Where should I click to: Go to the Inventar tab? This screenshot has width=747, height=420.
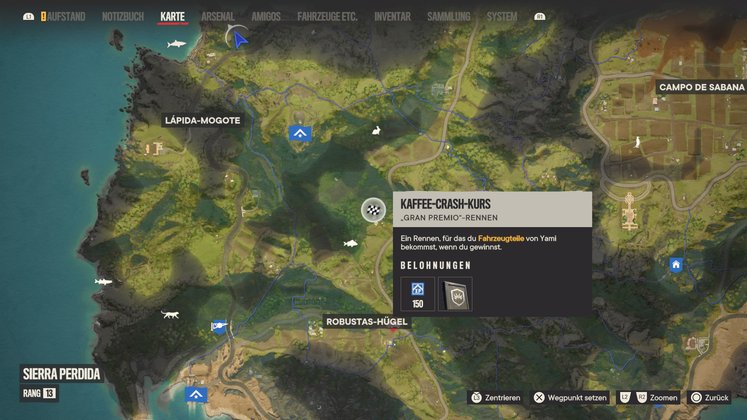coord(392,17)
